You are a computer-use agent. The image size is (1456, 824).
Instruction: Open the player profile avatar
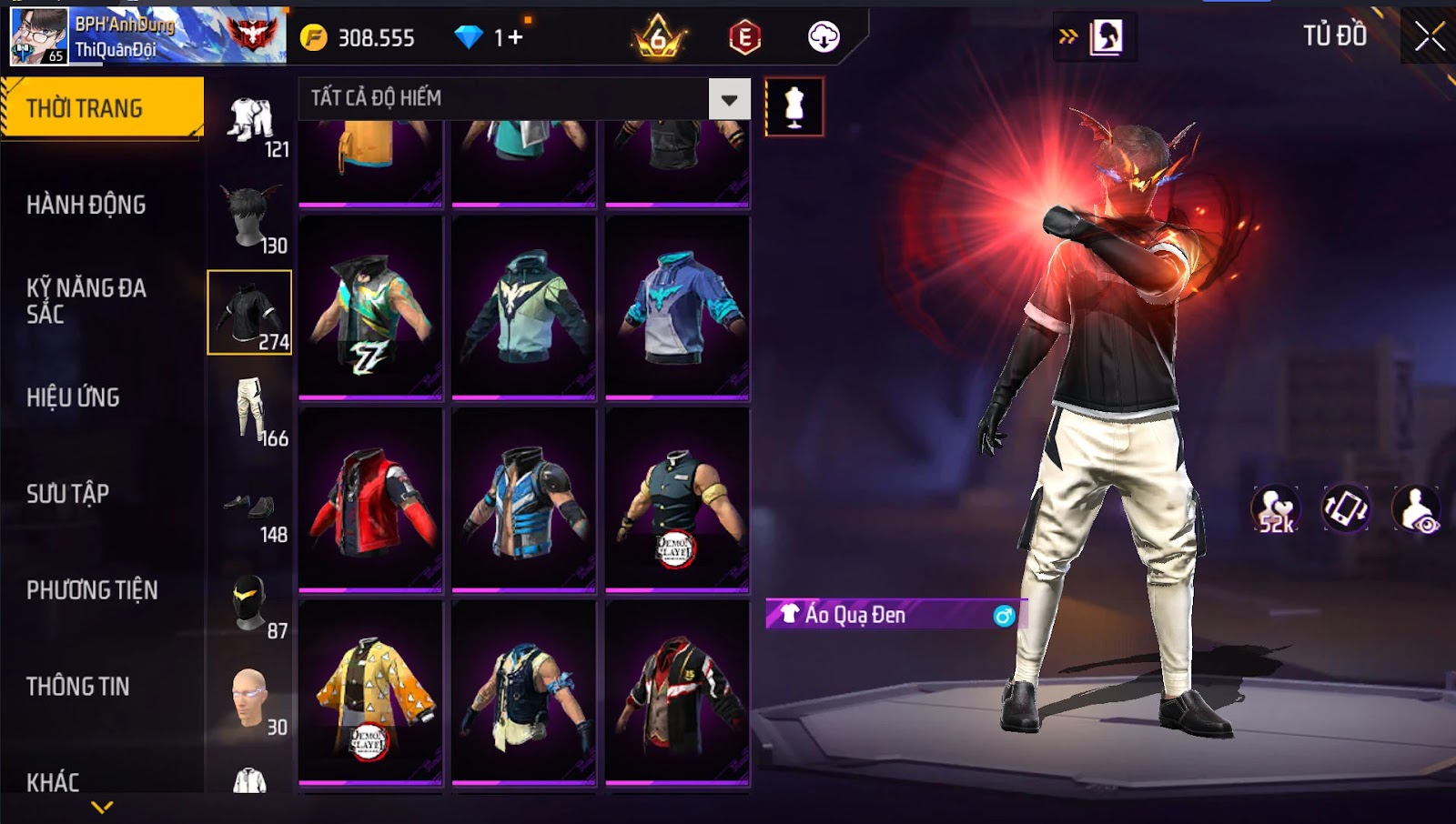pyautogui.click(x=38, y=37)
